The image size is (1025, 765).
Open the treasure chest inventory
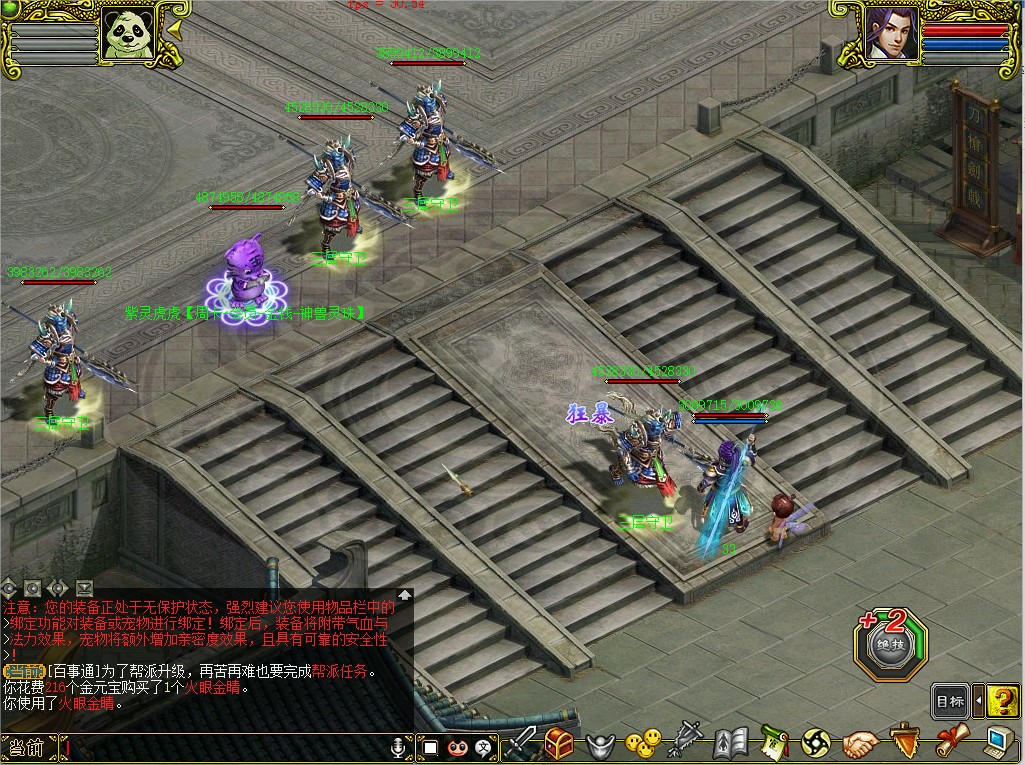[x=558, y=743]
